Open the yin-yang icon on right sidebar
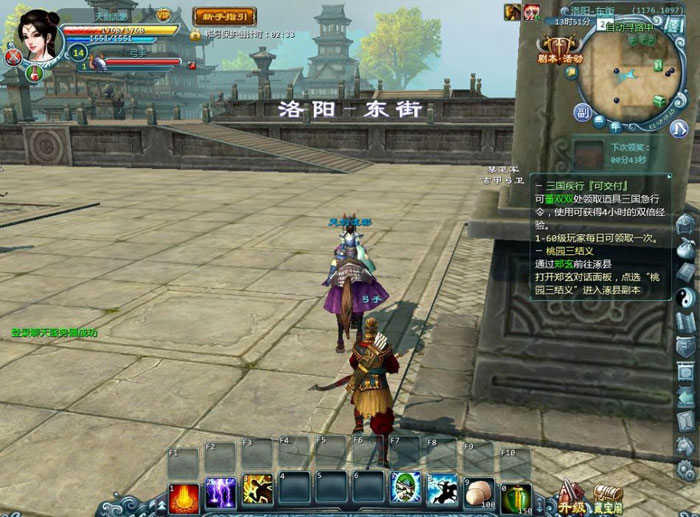 pyautogui.click(x=686, y=297)
